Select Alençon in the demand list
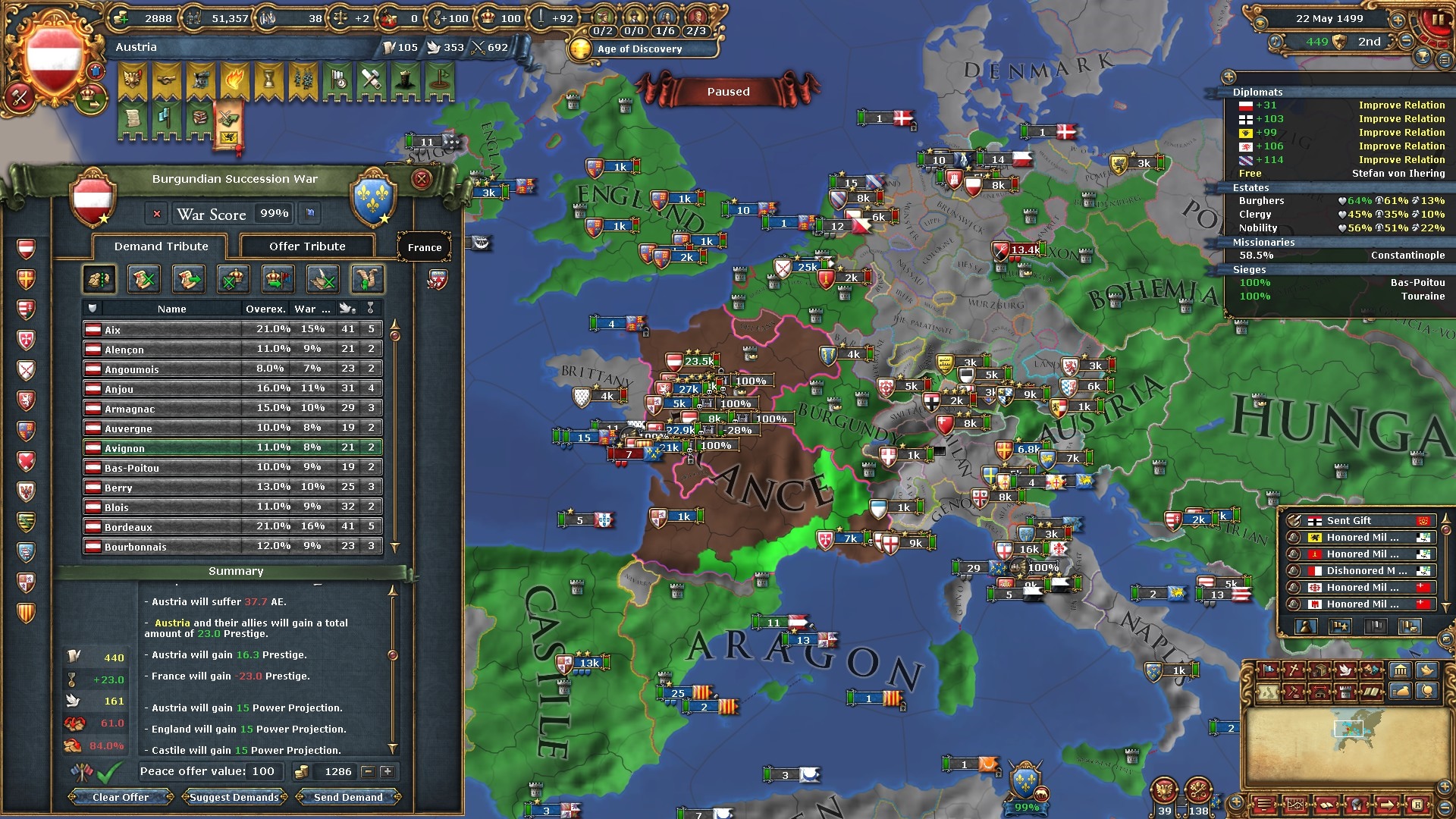Image resolution: width=1456 pixels, height=819 pixels. [232, 350]
